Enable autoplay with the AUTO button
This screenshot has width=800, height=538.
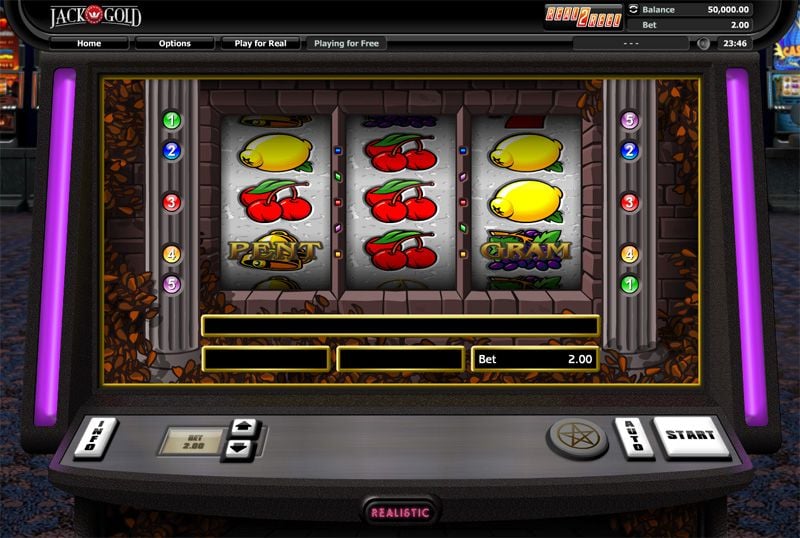tap(633, 438)
